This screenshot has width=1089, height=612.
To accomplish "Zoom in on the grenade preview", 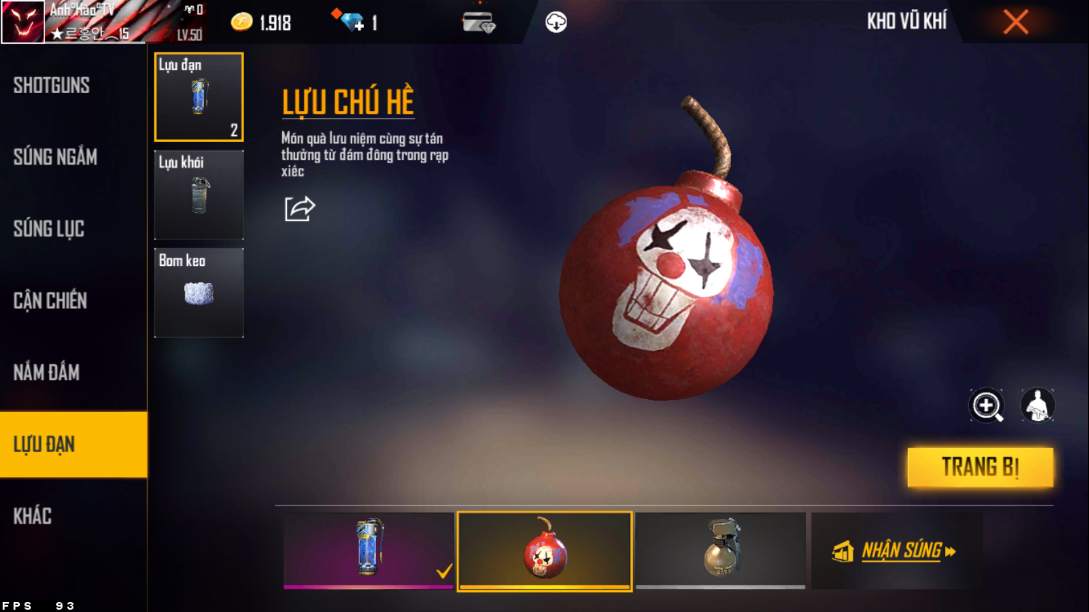I will (x=987, y=405).
